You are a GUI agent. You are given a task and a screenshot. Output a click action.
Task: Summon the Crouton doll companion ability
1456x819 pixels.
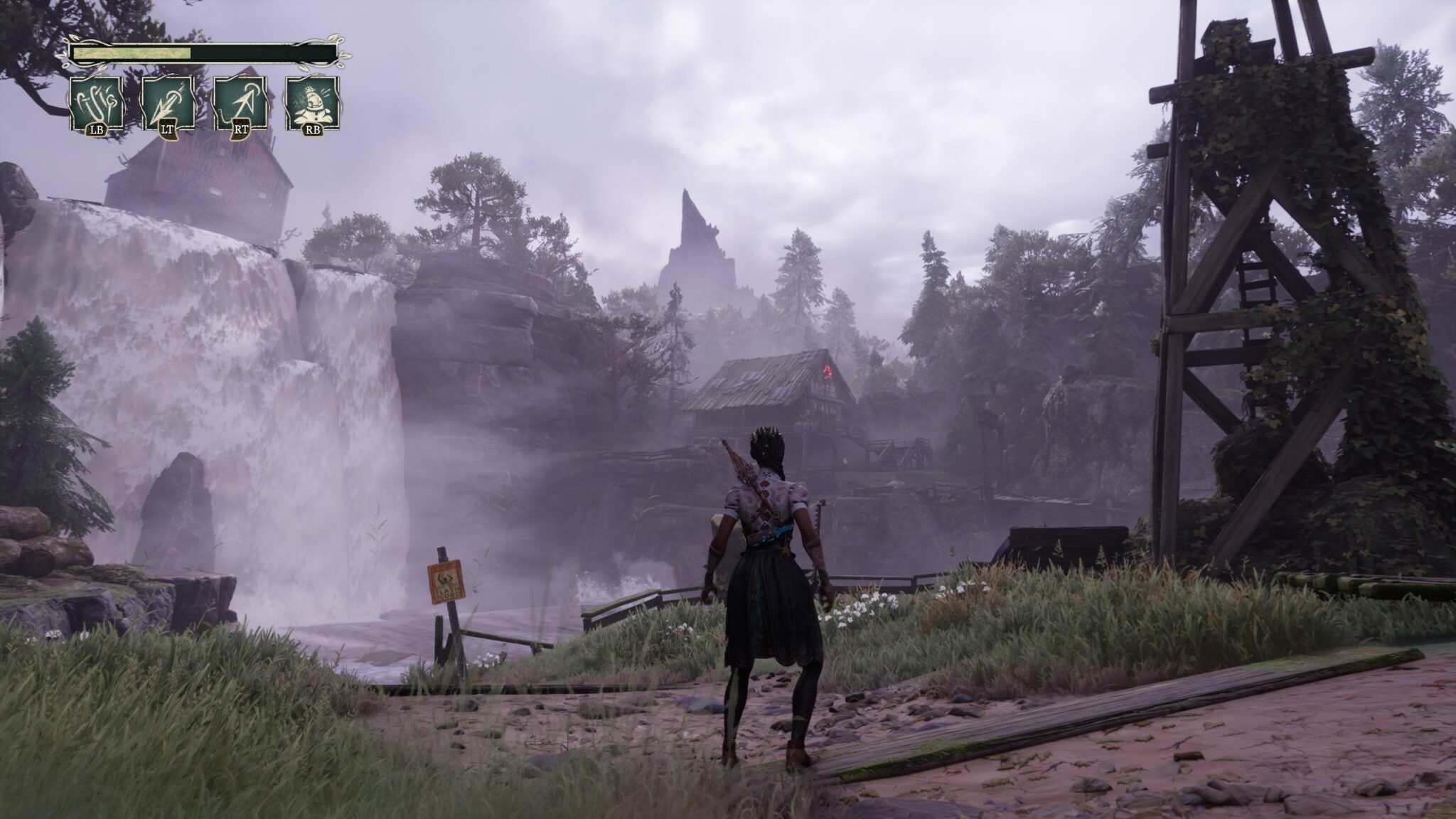click(312, 104)
